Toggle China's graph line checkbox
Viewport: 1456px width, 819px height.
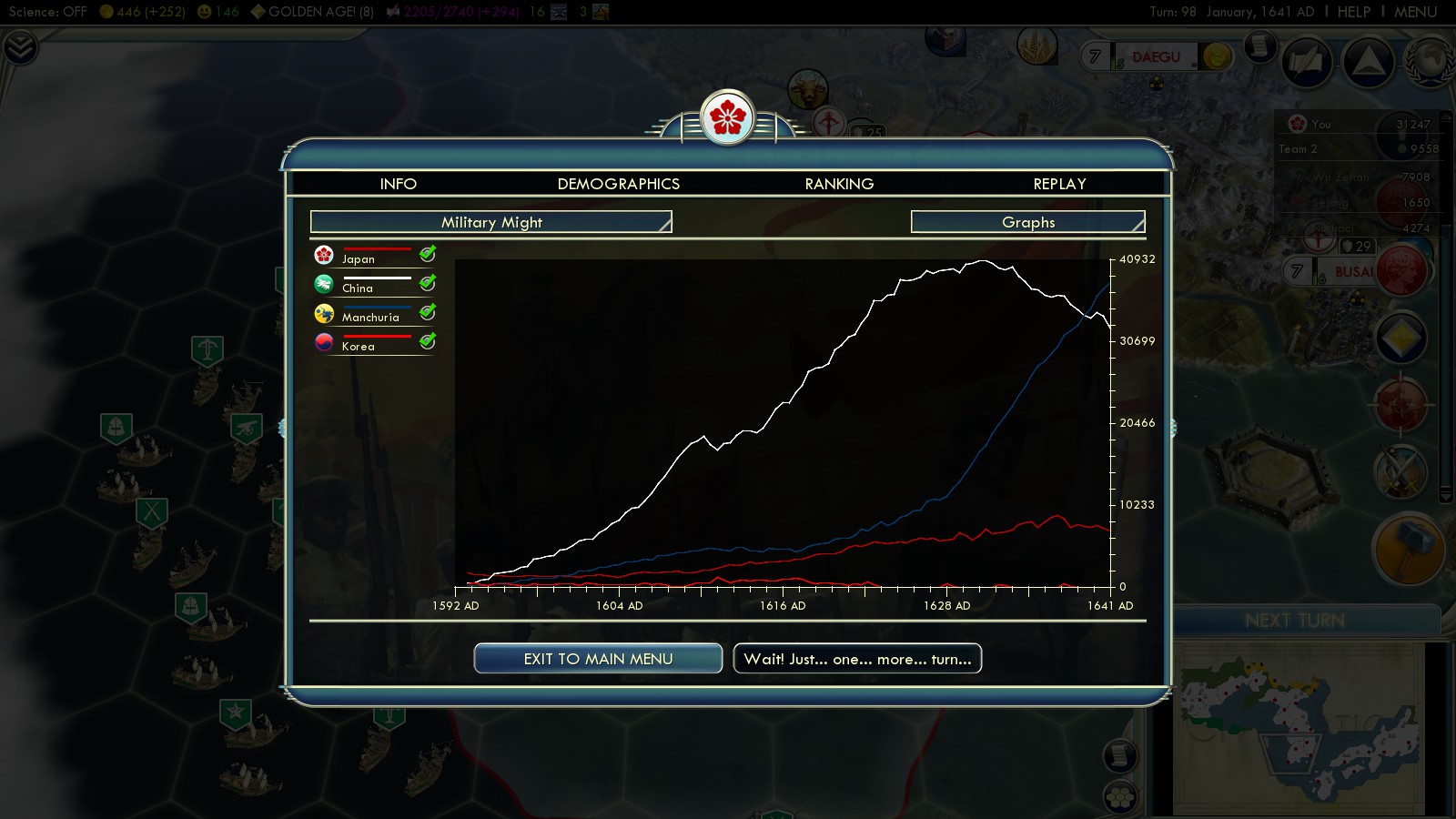point(428,283)
